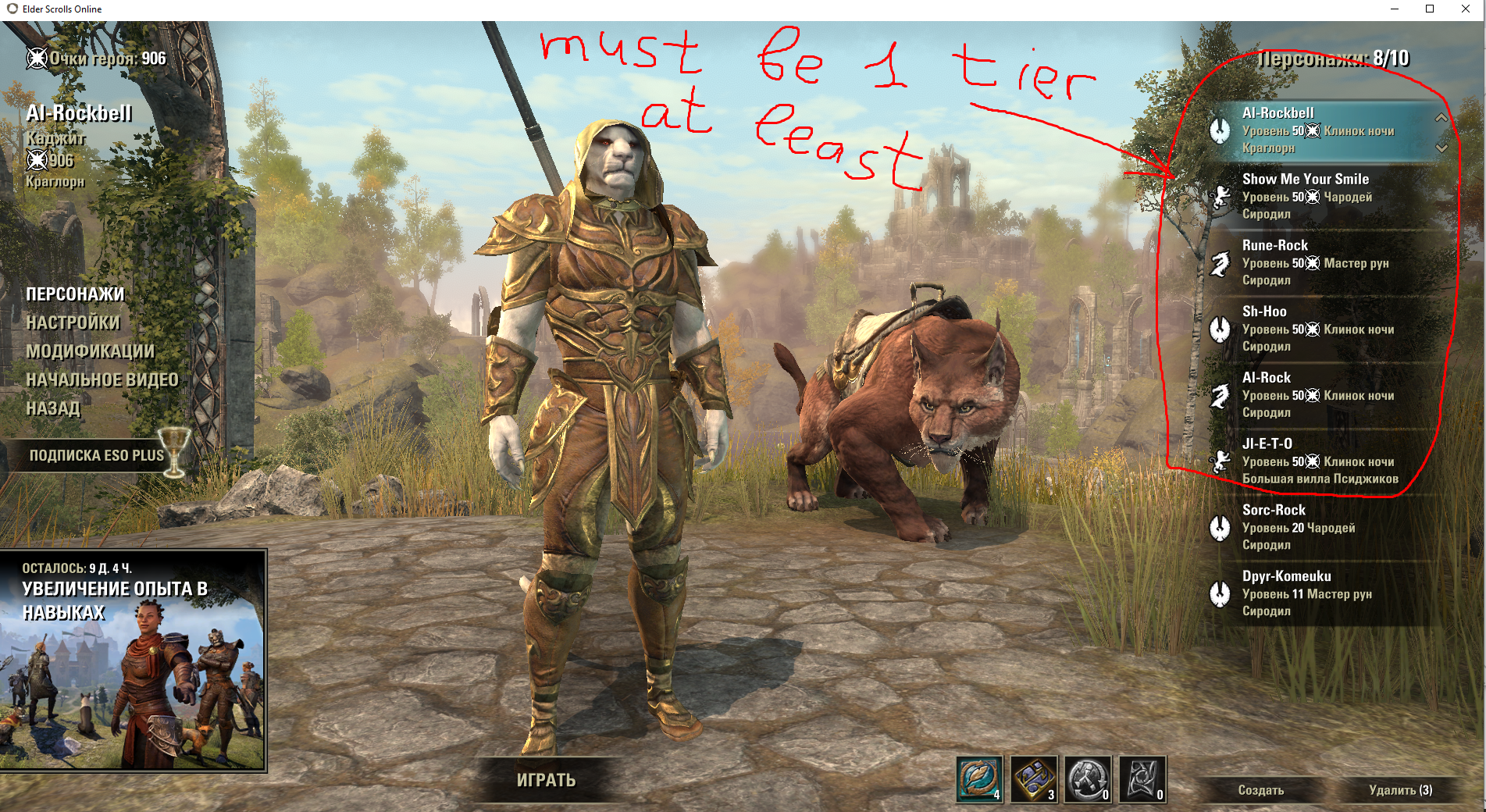Viewport: 1486px width, 812px height.
Task: Click the eagle alliance icon beside Sorc-Rock
Action: click(x=1218, y=528)
